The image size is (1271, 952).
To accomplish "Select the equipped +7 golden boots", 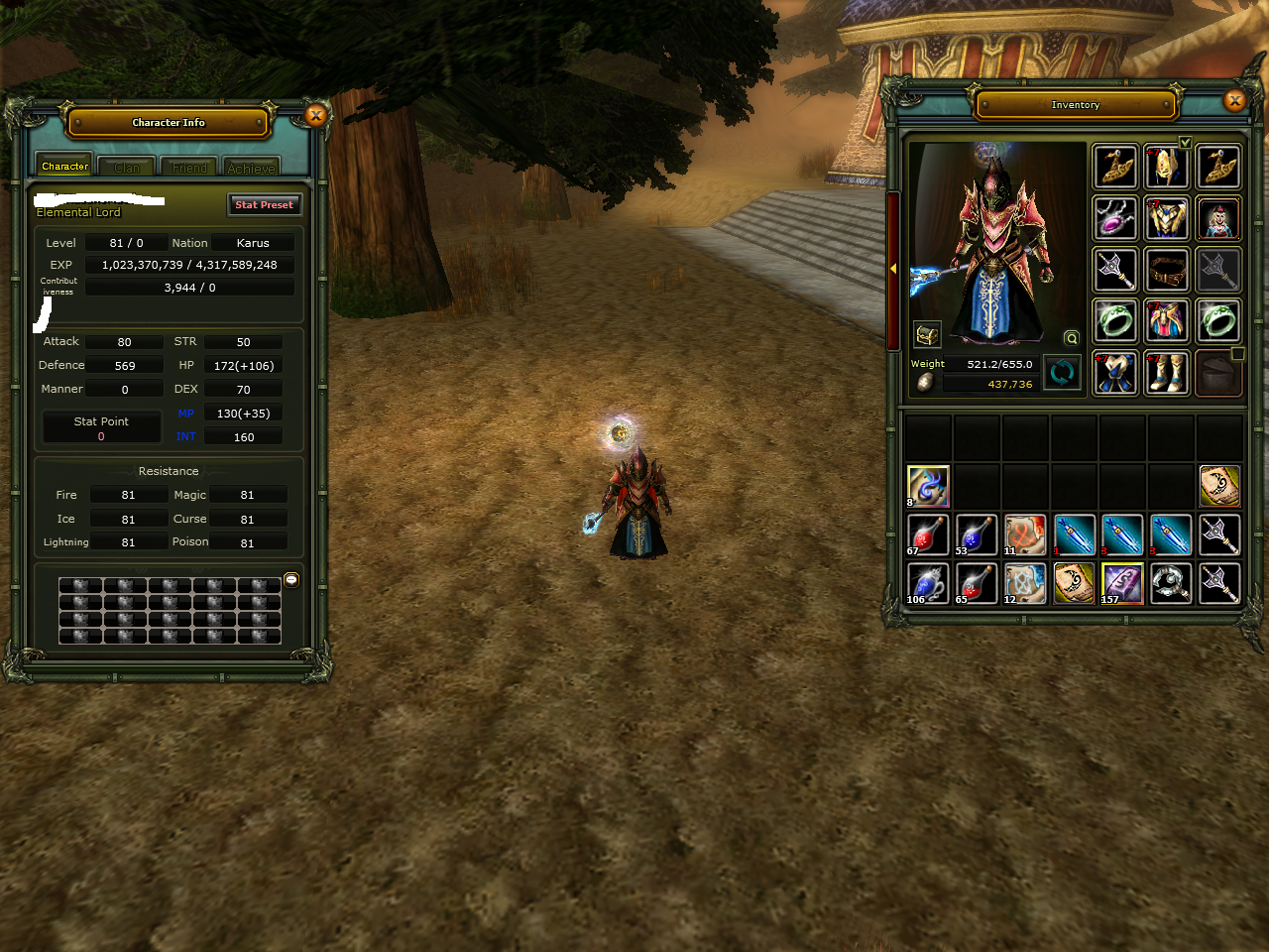I will click(x=1167, y=373).
